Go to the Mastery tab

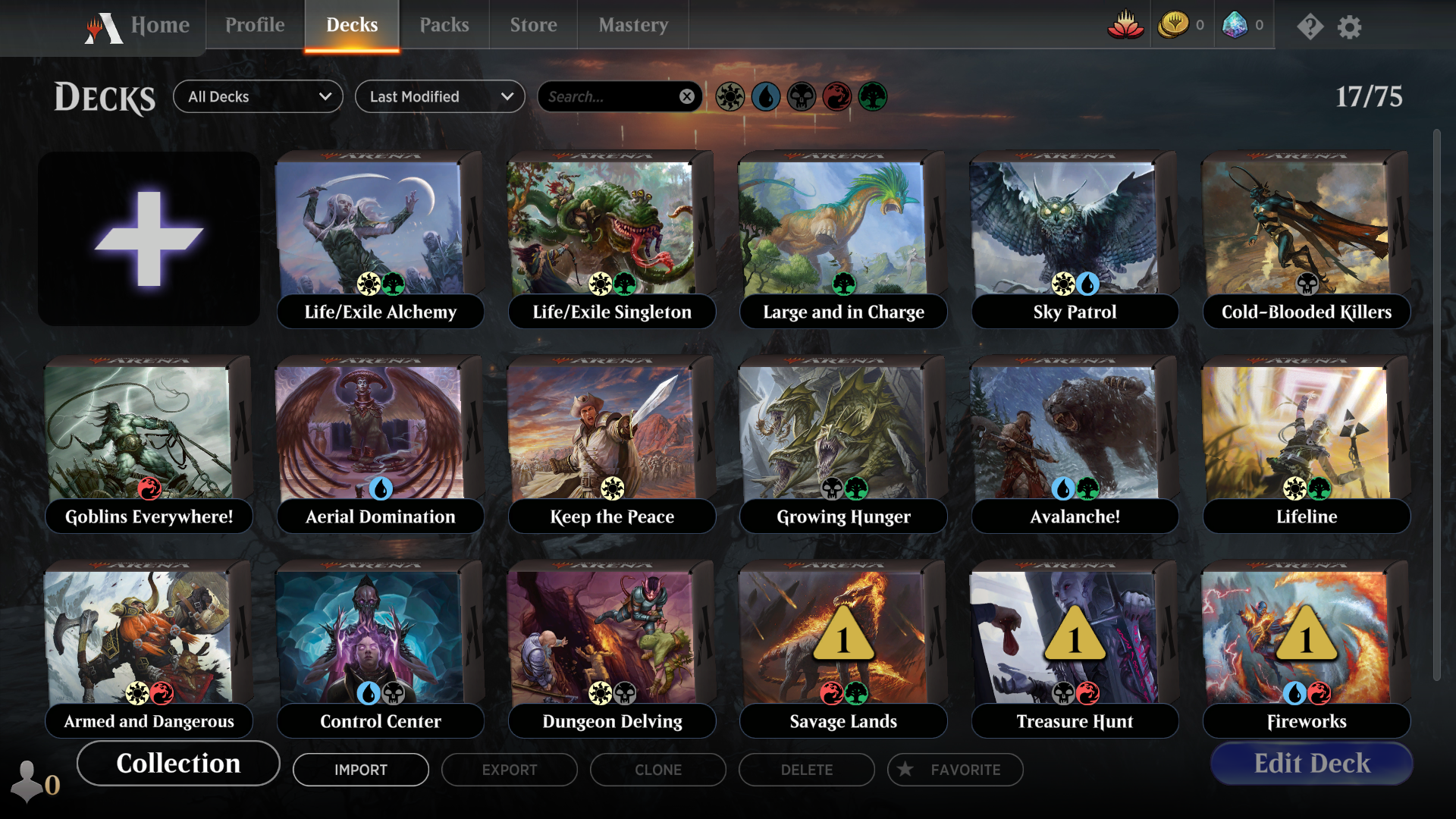pyautogui.click(x=633, y=25)
